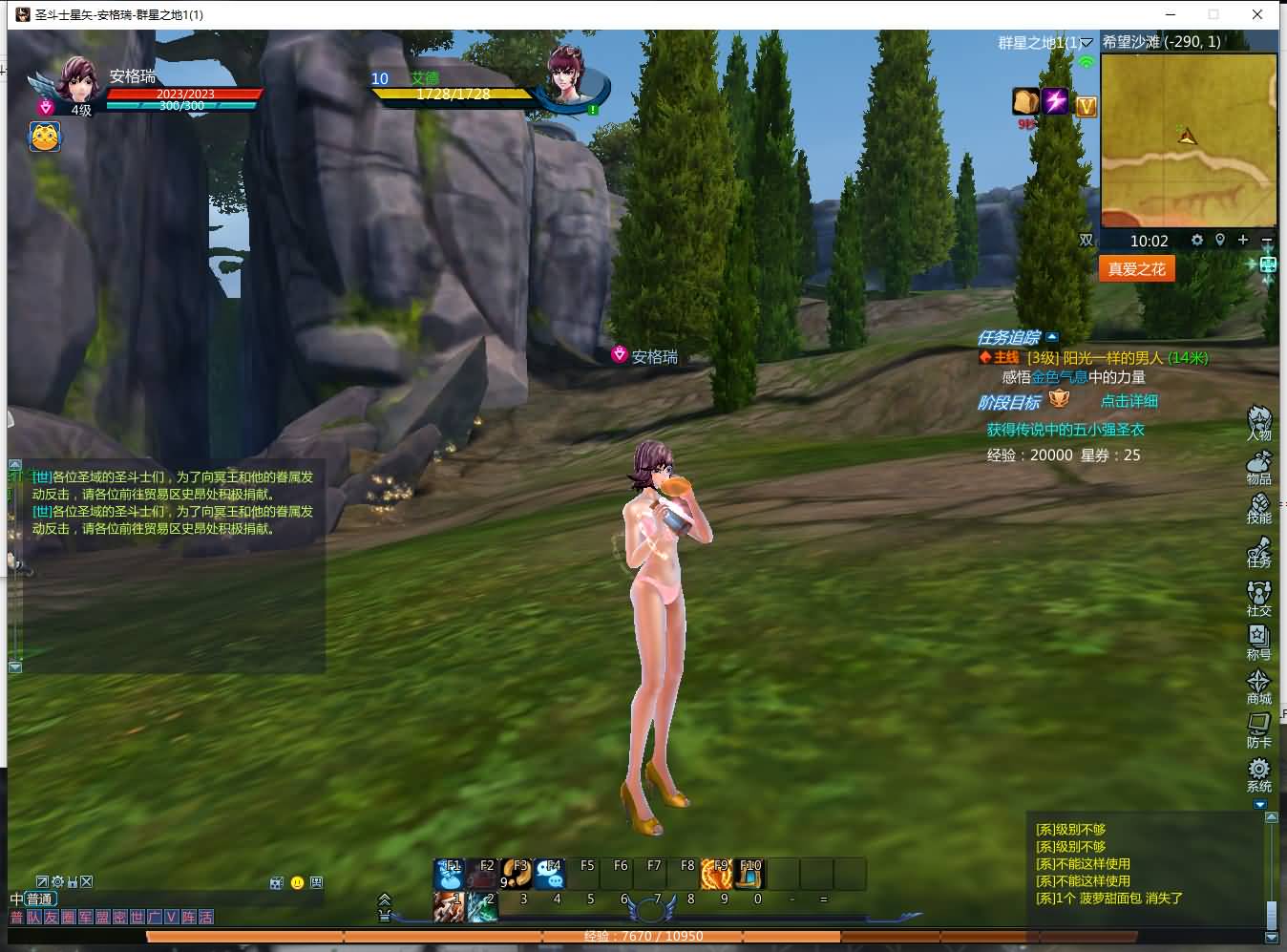Image resolution: width=1287 pixels, height=952 pixels.
Task: Open the 任务 quest log
Action: pos(1259,553)
